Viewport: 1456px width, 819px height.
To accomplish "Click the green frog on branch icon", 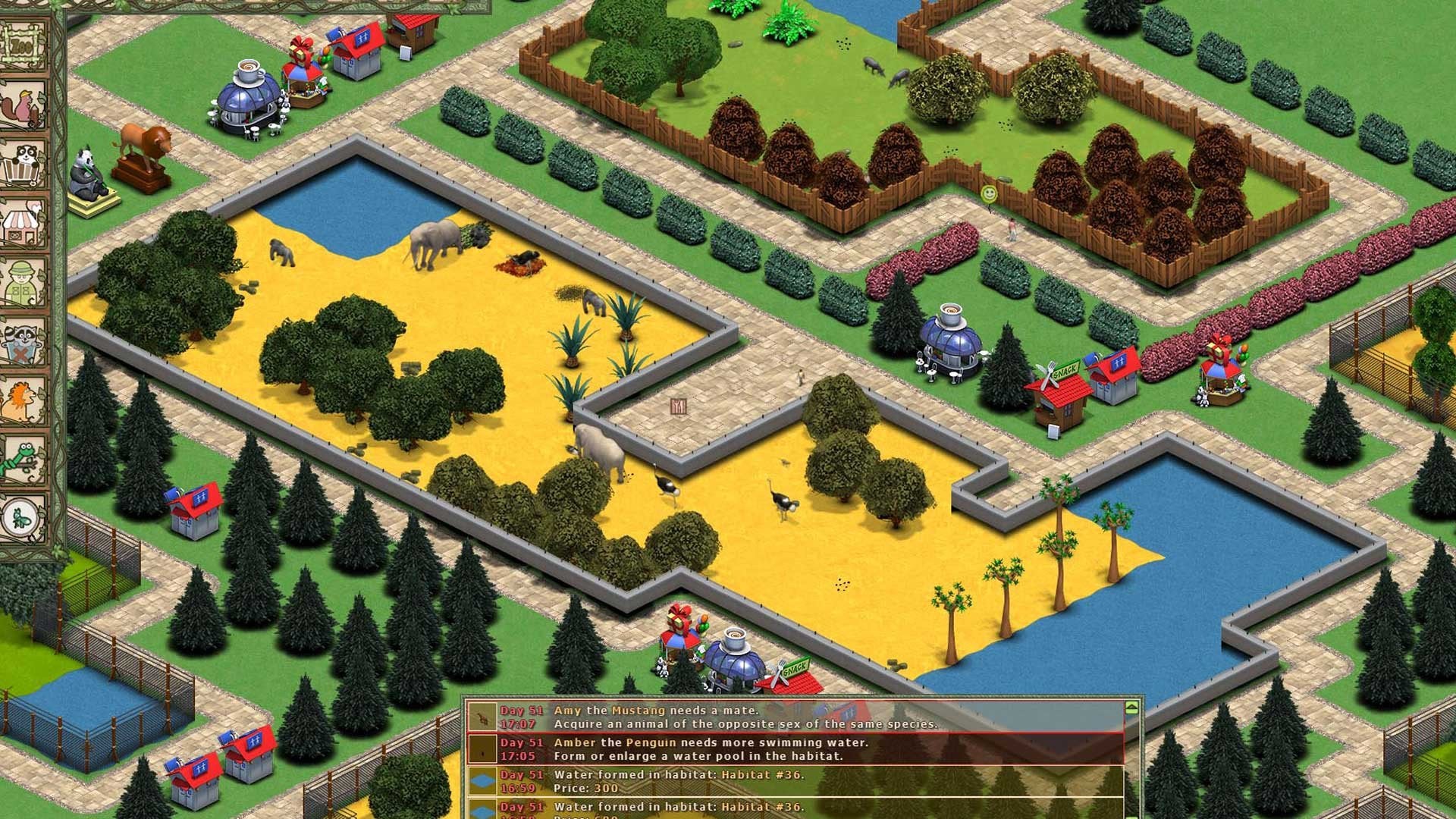I will click(24, 460).
